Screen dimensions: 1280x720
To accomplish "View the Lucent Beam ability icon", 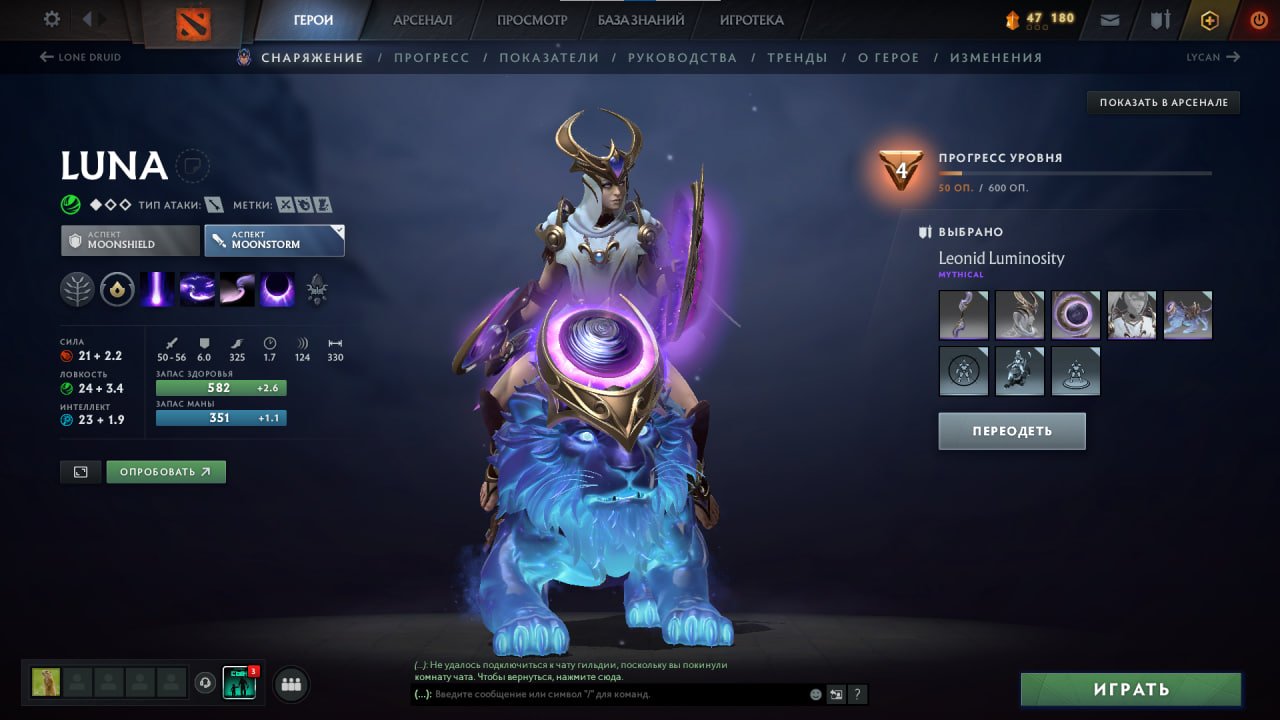I will pyautogui.click(x=157, y=290).
